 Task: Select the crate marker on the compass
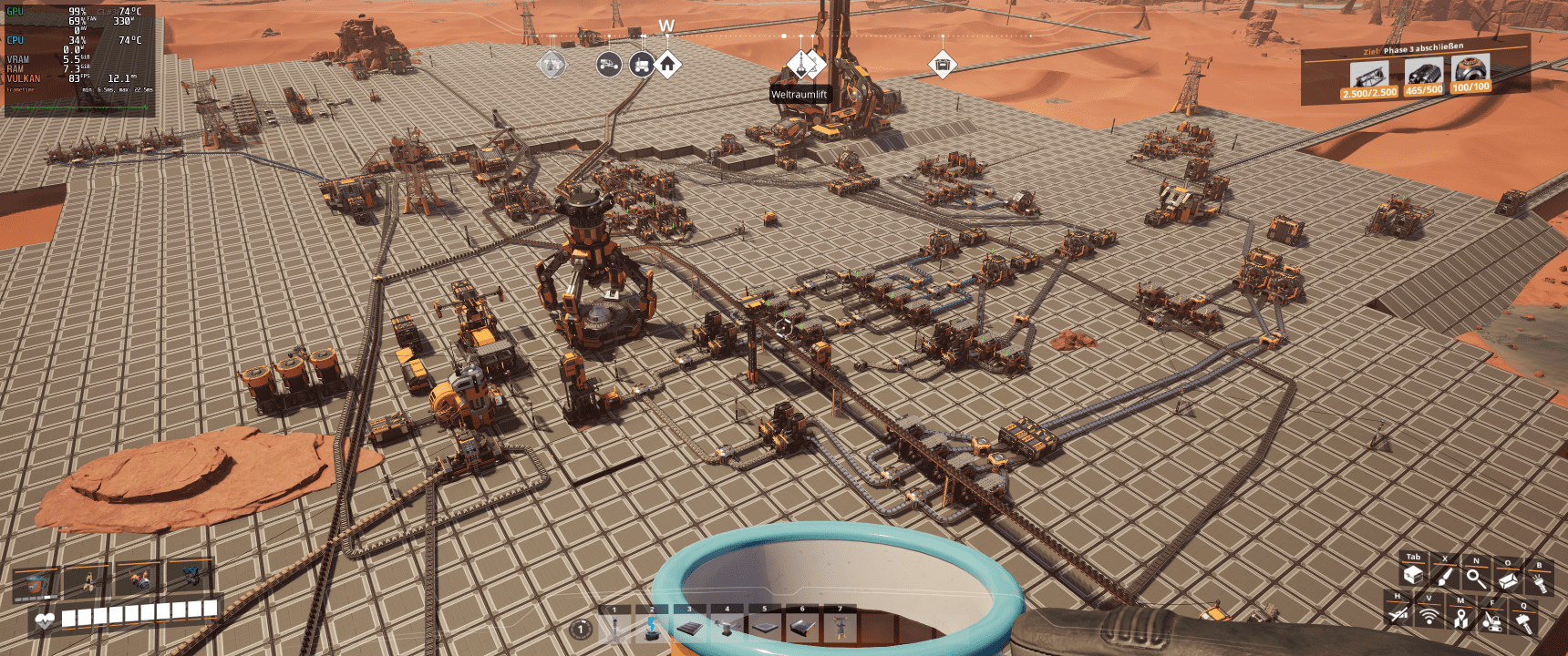pyautogui.click(x=942, y=65)
